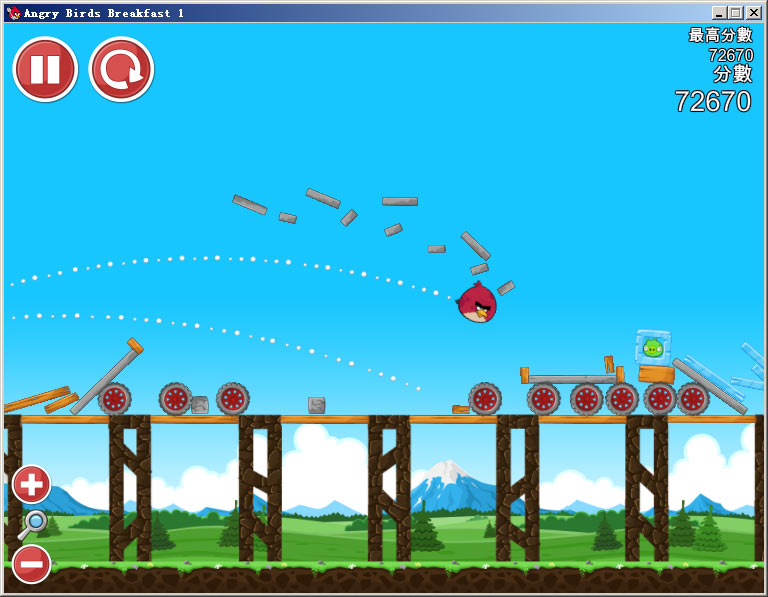Close the Angry Birds Breakfast window
The height and width of the screenshot is (597, 768).
point(753,13)
